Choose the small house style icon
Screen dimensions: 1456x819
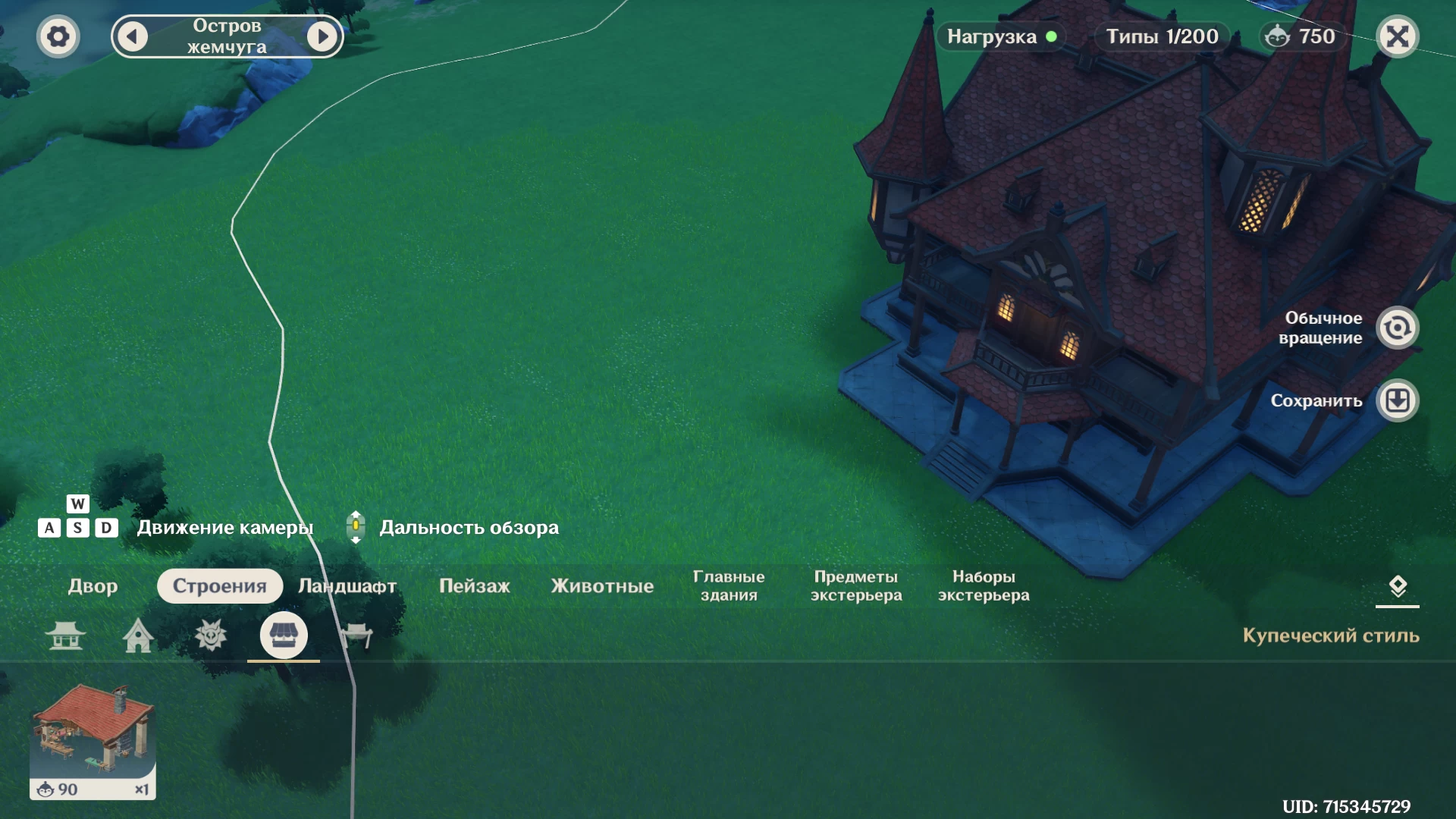coord(138,635)
